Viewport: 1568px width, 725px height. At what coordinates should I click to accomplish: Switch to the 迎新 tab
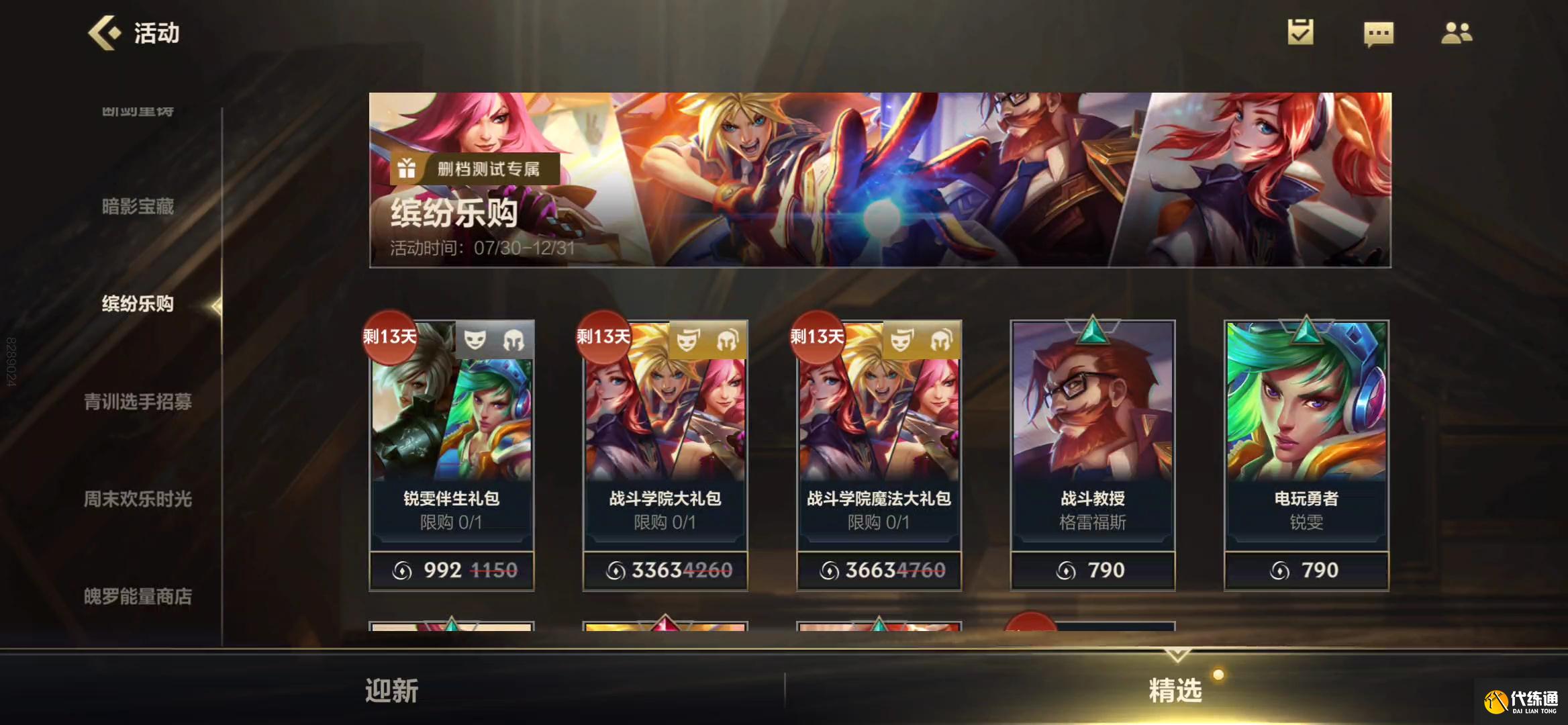[x=392, y=689]
